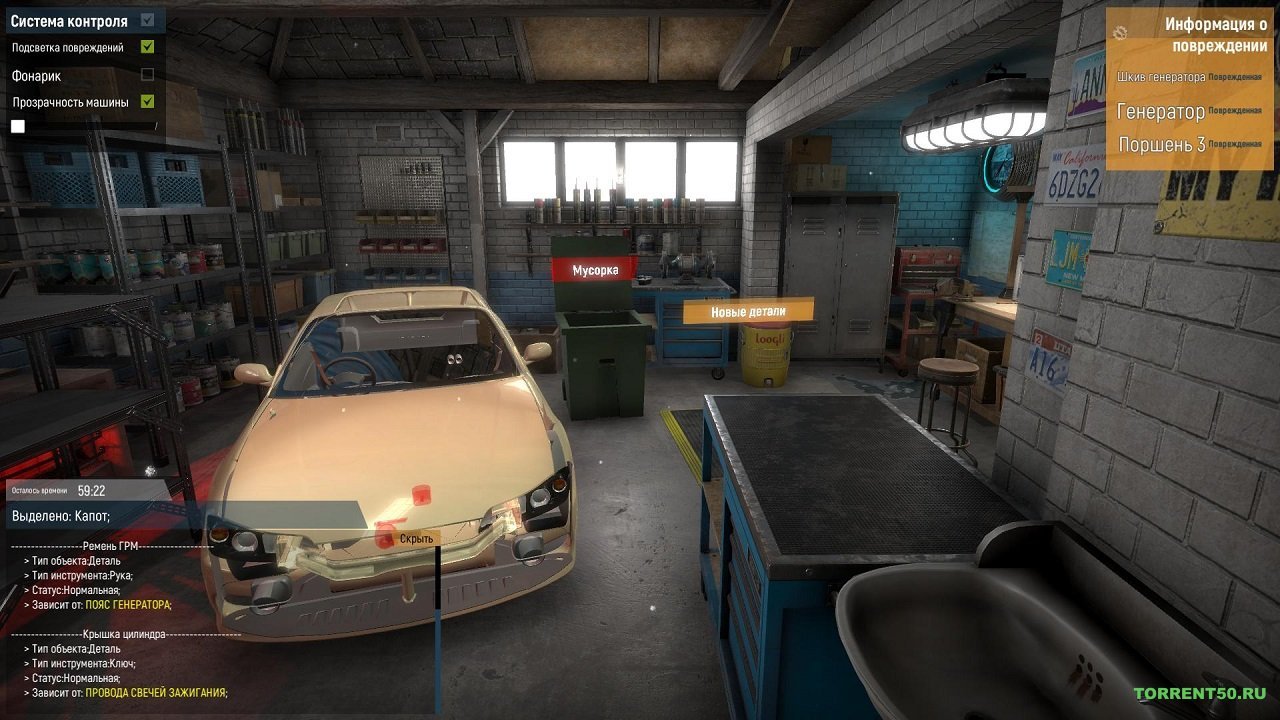1280x720 pixels.
Task: Click the gear icon on the damage info panel
Action: tap(1120, 33)
